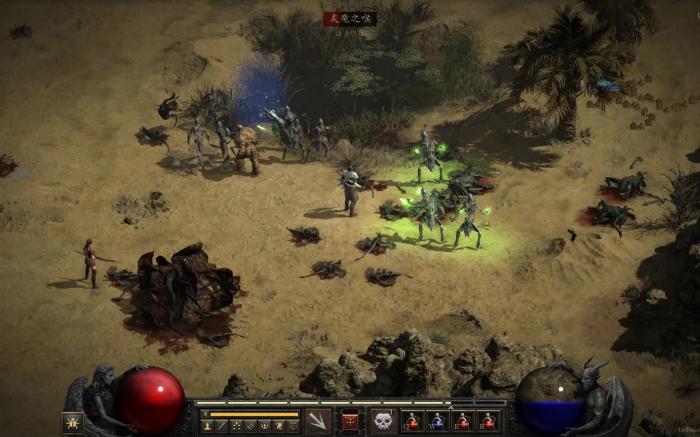Click the red book icon on the action bar
The width and height of the screenshot is (700, 437).
pos(350,421)
